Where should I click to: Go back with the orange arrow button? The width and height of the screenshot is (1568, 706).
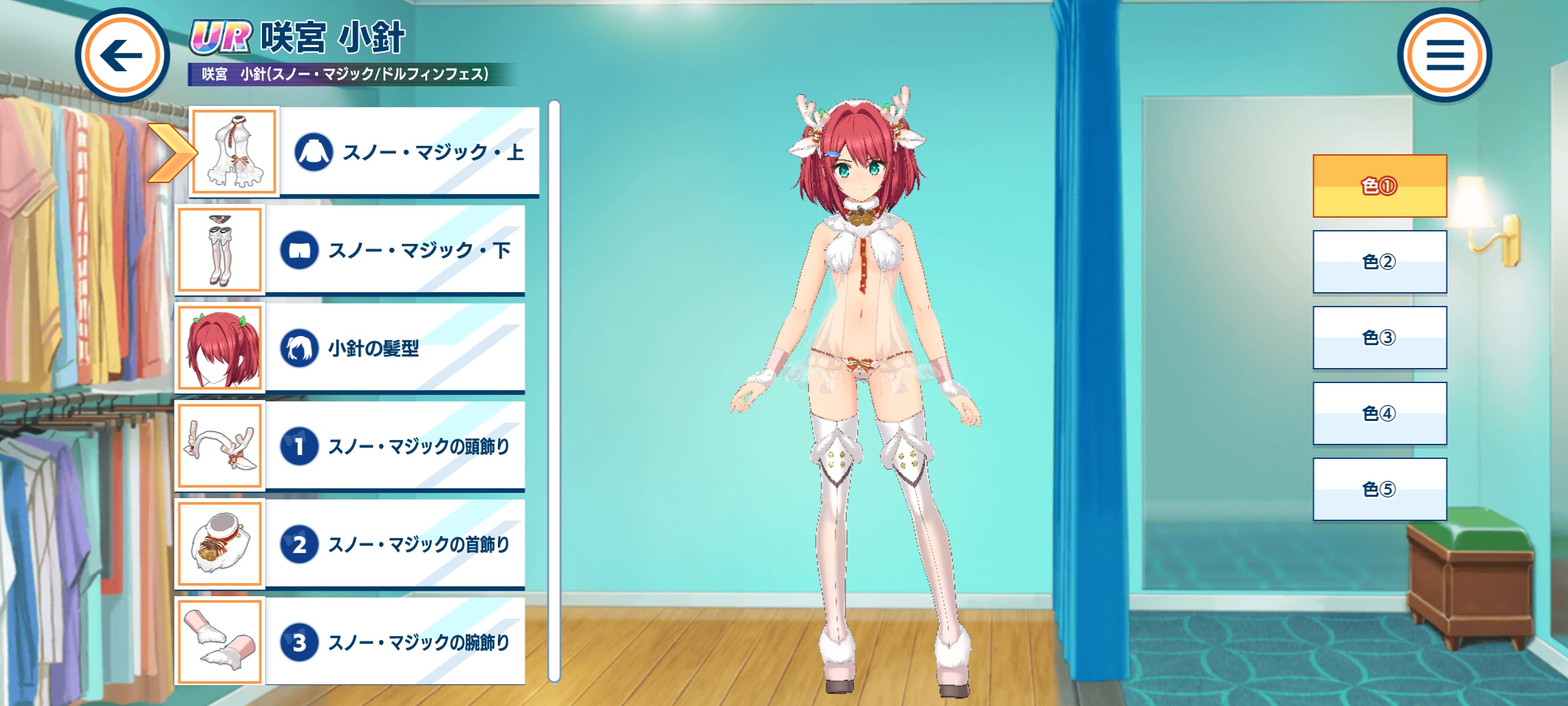(122, 55)
